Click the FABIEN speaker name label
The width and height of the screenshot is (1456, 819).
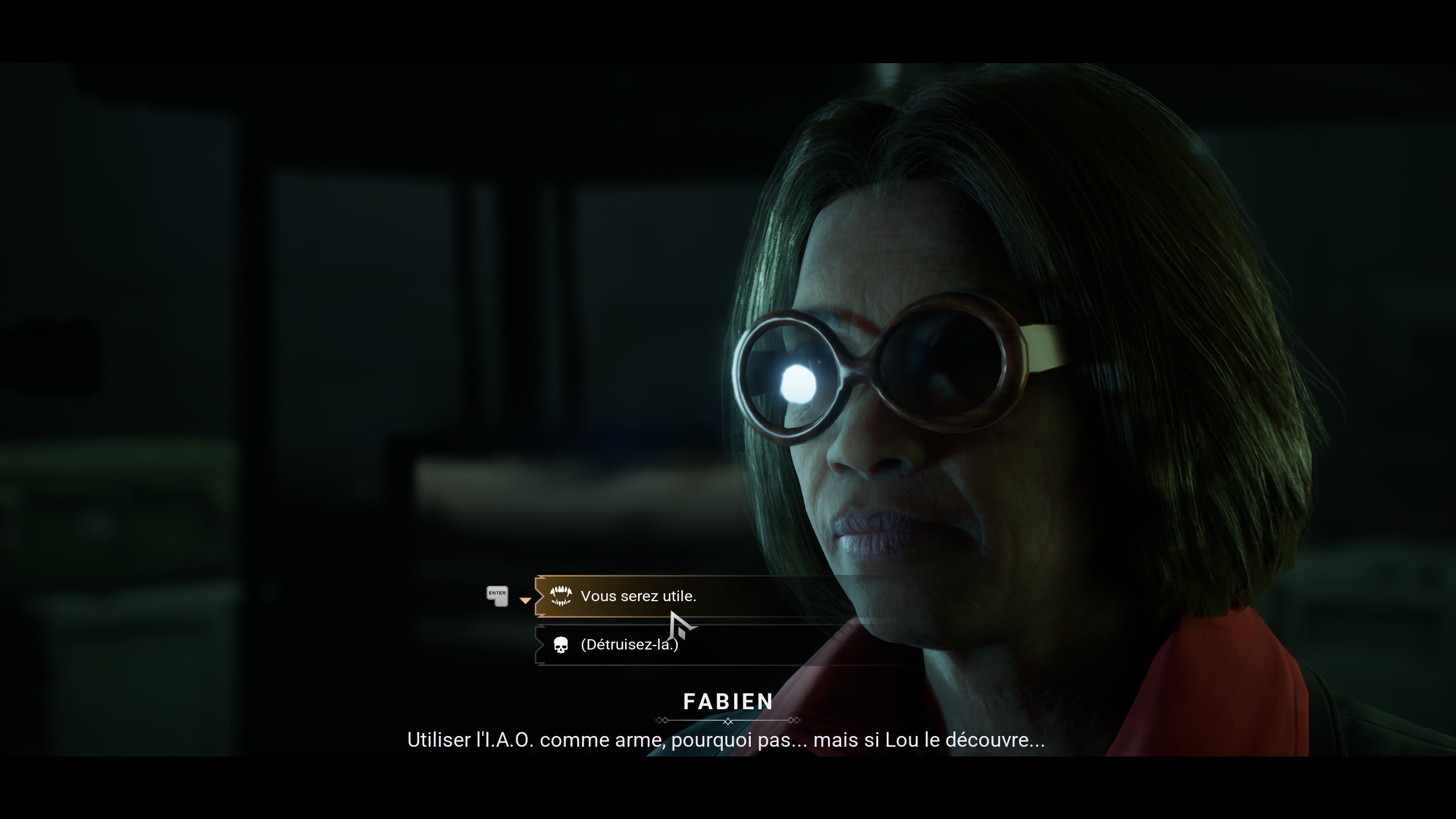pos(728,701)
